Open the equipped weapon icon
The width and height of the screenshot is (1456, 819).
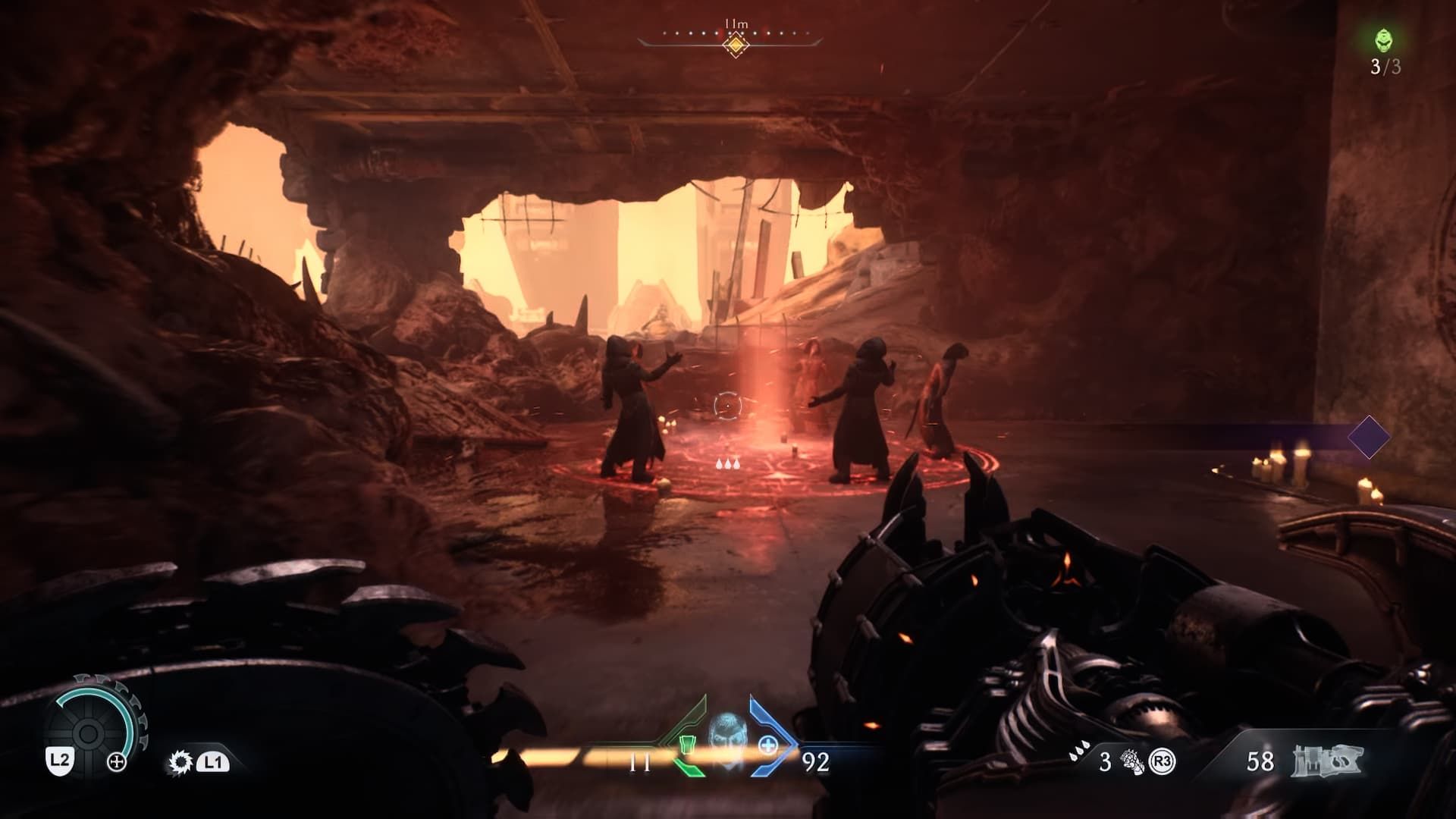[x=1327, y=761]
